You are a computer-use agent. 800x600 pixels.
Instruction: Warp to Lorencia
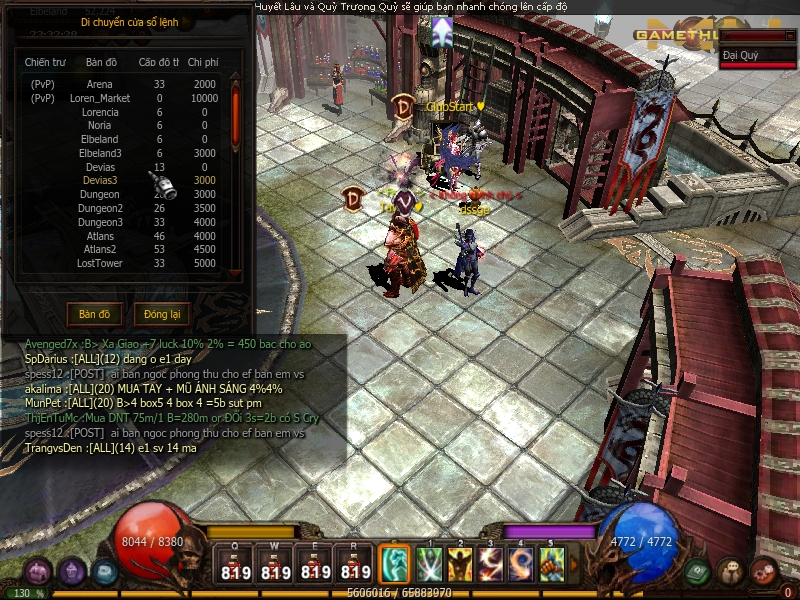click(x=100, y=113)
